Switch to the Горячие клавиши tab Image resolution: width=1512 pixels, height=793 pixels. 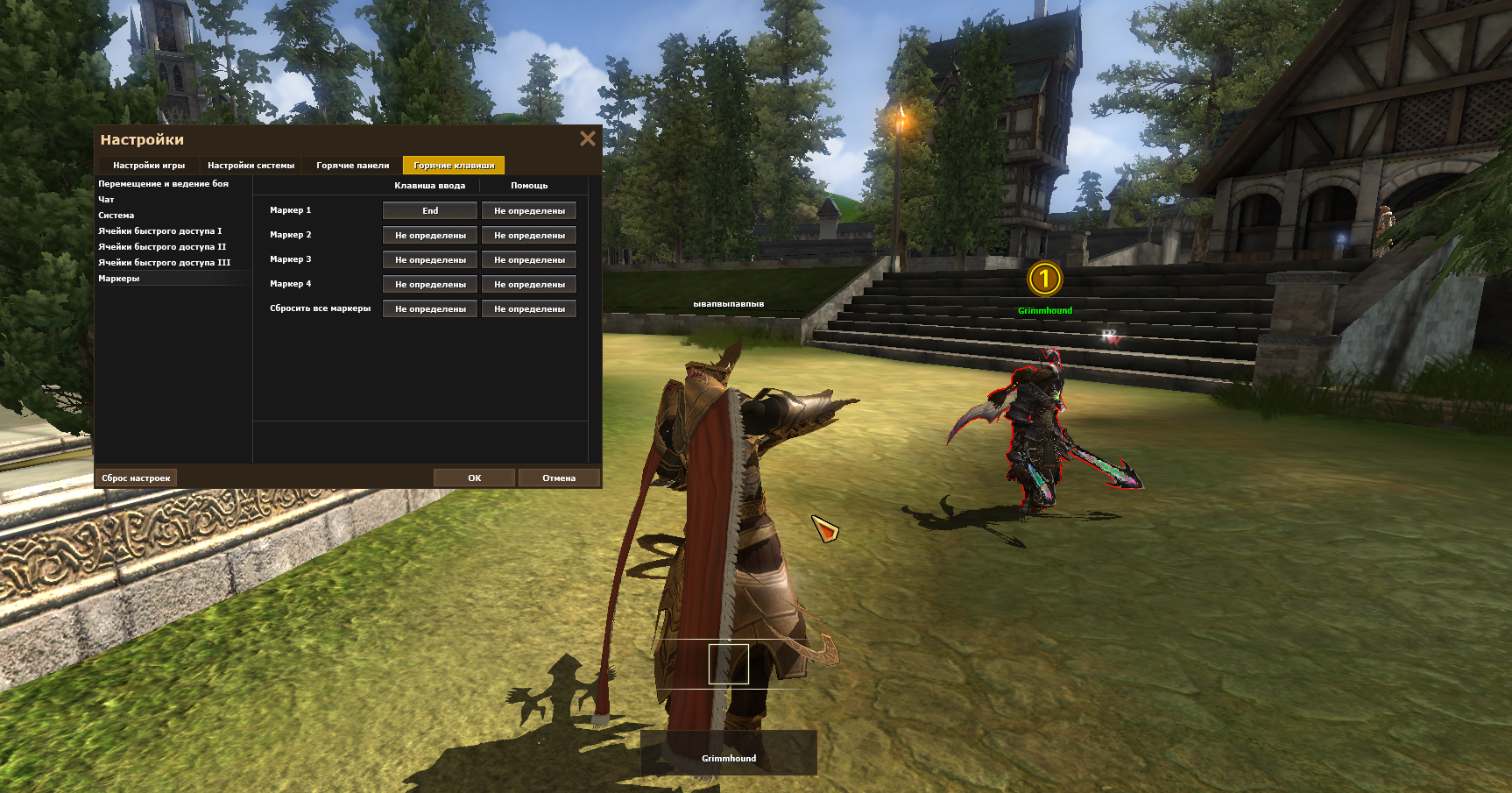454,166
